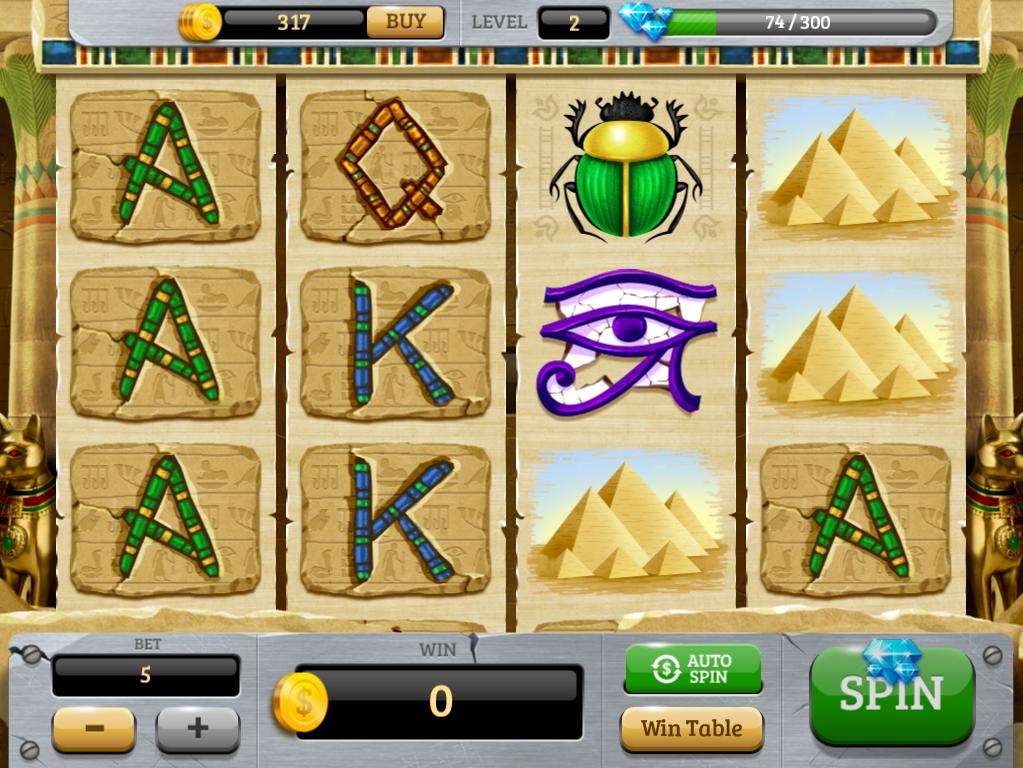Increase the bet with the plus button

(197, 728)
